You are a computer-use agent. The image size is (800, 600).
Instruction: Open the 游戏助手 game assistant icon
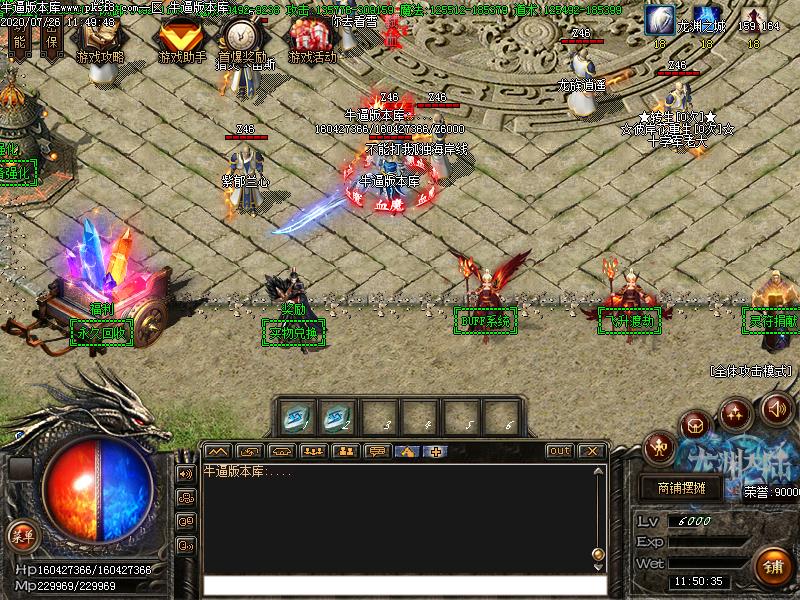[x=182, y=40]
